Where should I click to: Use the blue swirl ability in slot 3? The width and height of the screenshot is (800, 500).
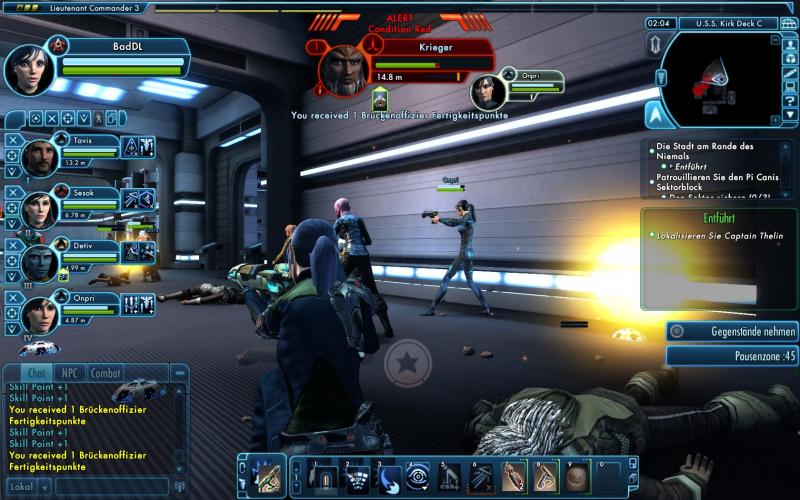coord(388,477)
